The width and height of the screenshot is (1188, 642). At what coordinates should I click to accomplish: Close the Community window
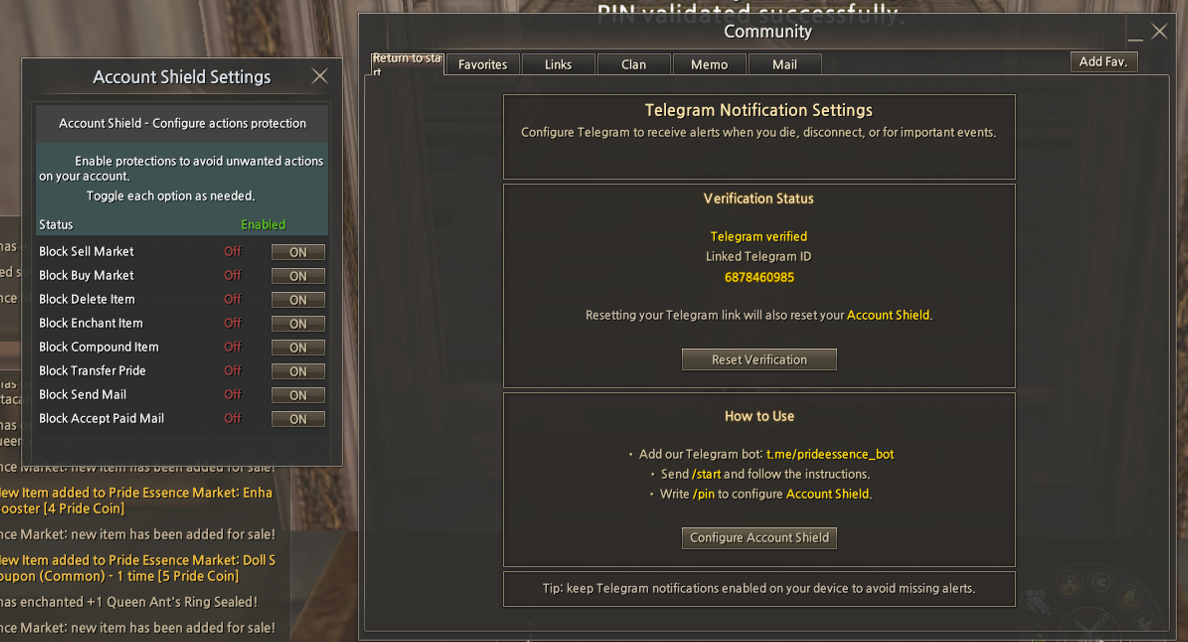pyautogui.click(x=1160, y=31)
